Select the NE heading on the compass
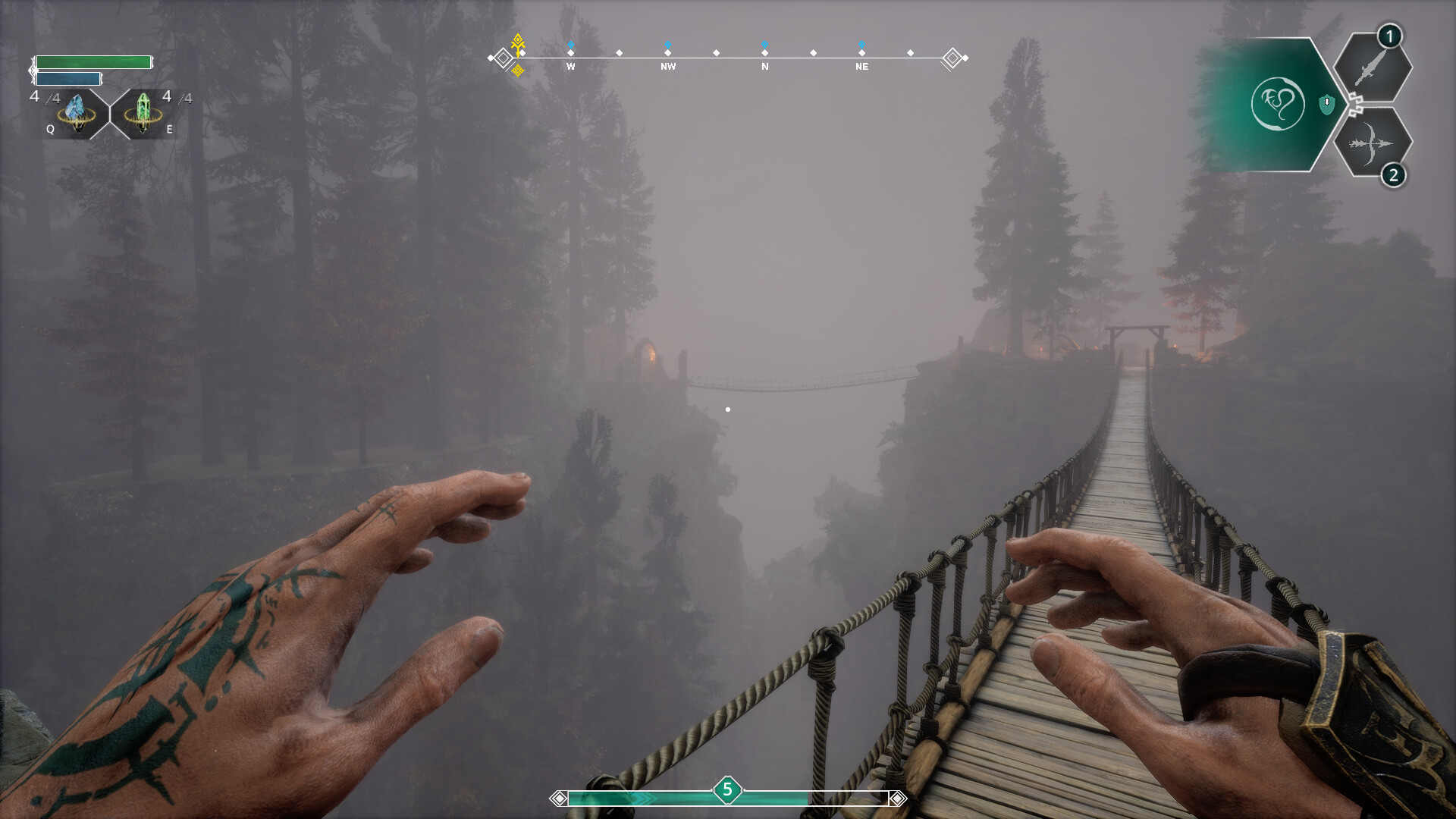The width and height of the screenshot is (1456, 819). 861,67
